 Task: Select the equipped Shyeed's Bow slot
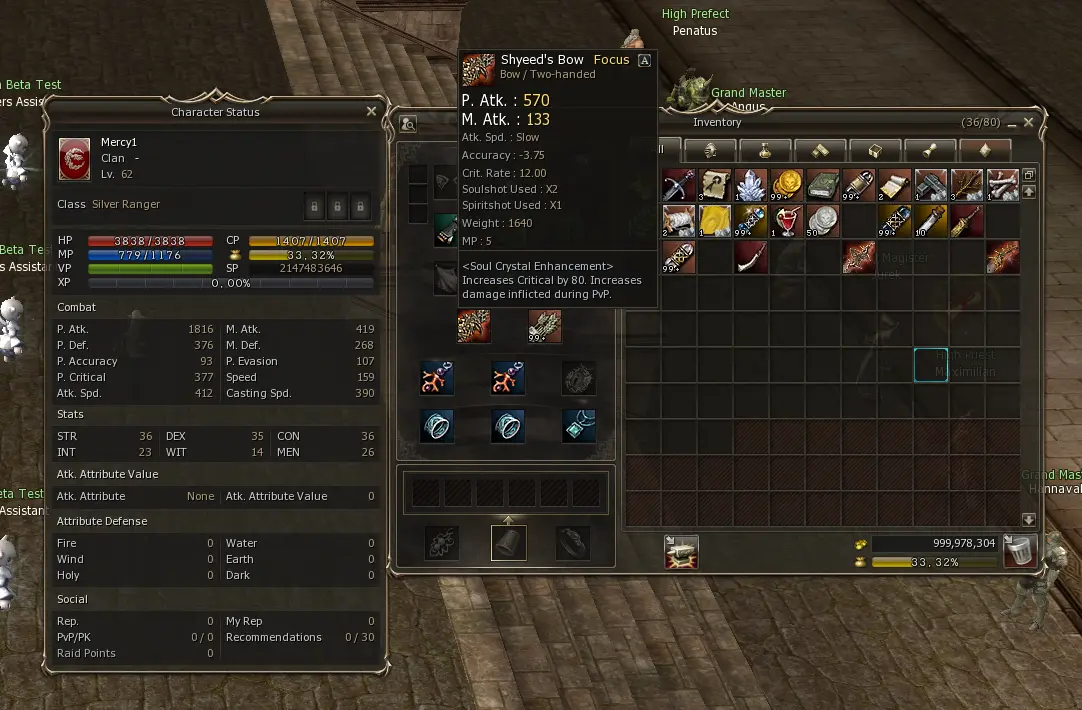coord(474,326)
